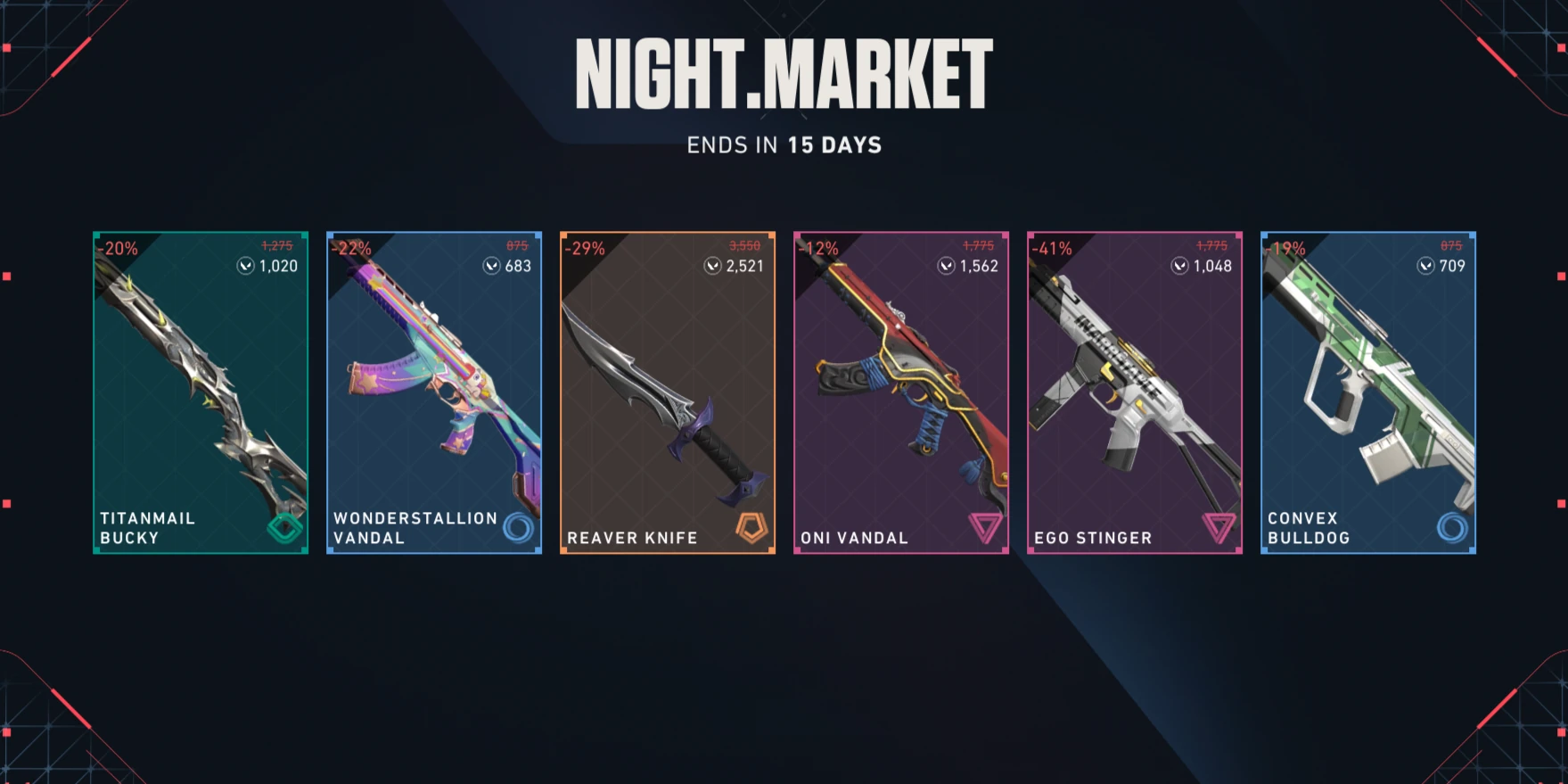The width and height of the screenshot is (1568, 784).
Task: Click the ENDS IN 15 DAYS countdown text
Action: [783, 144]
